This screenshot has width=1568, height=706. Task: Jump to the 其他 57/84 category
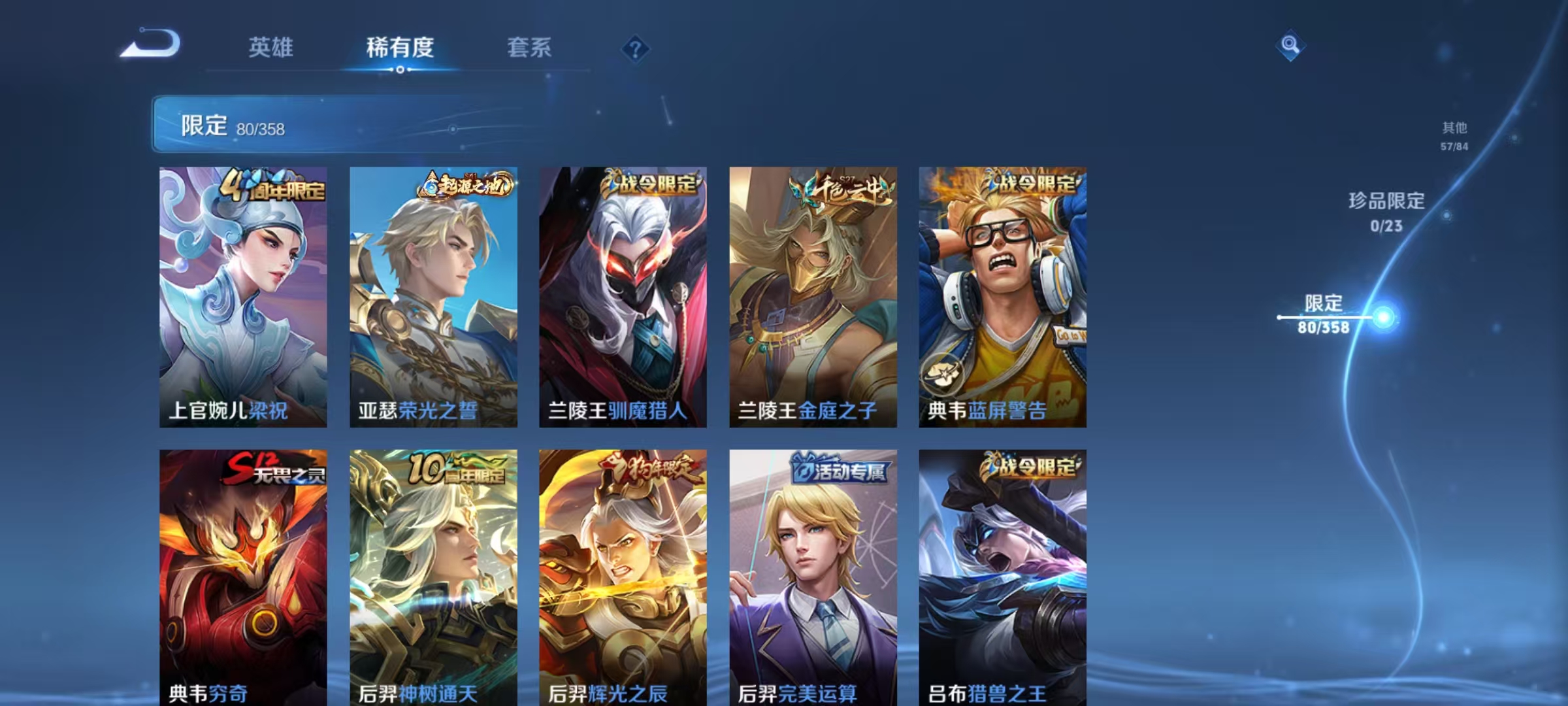pyautogui.click(x=1456, y=135)
